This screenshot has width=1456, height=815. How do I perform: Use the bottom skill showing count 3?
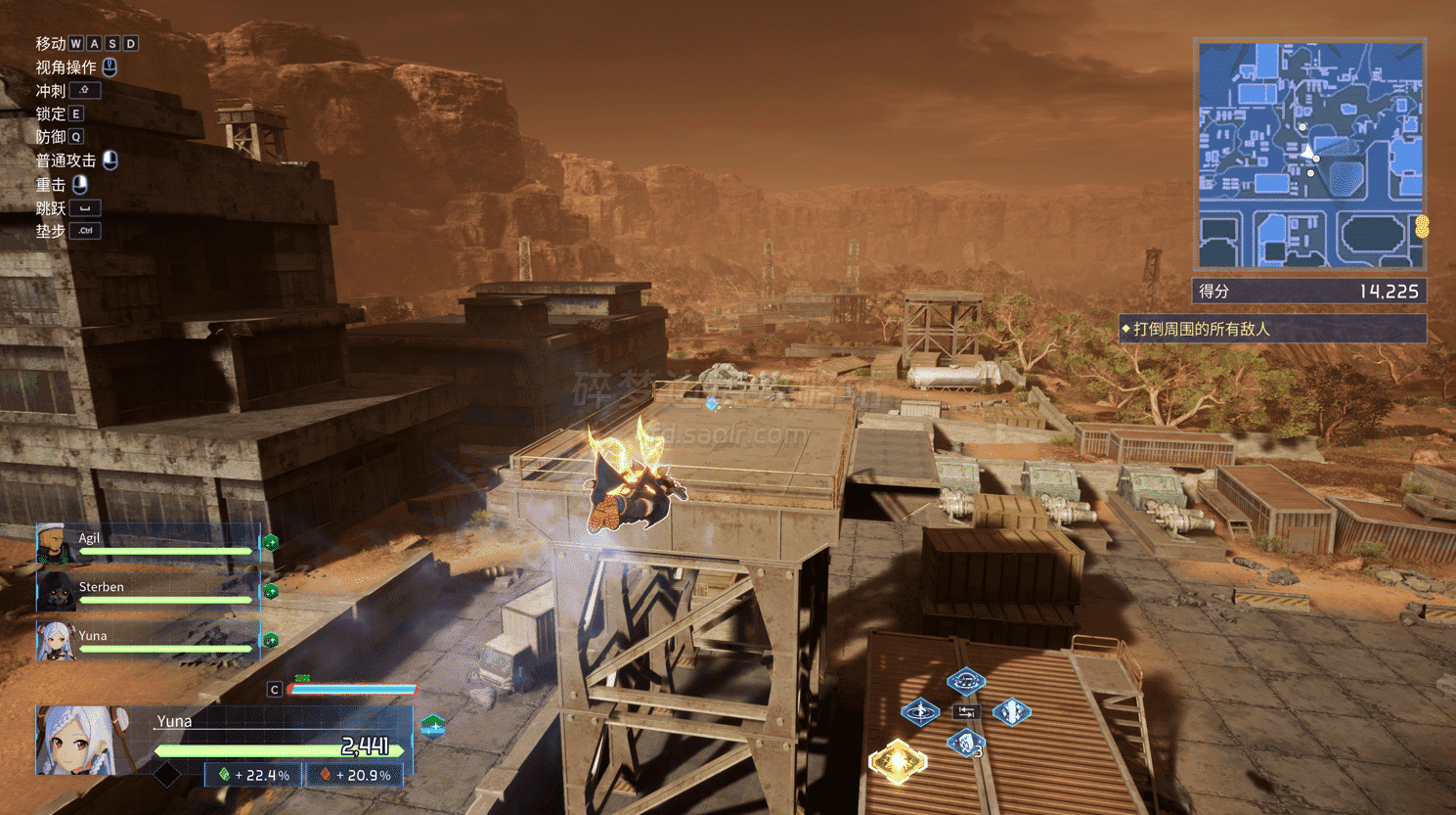[966, 744]
